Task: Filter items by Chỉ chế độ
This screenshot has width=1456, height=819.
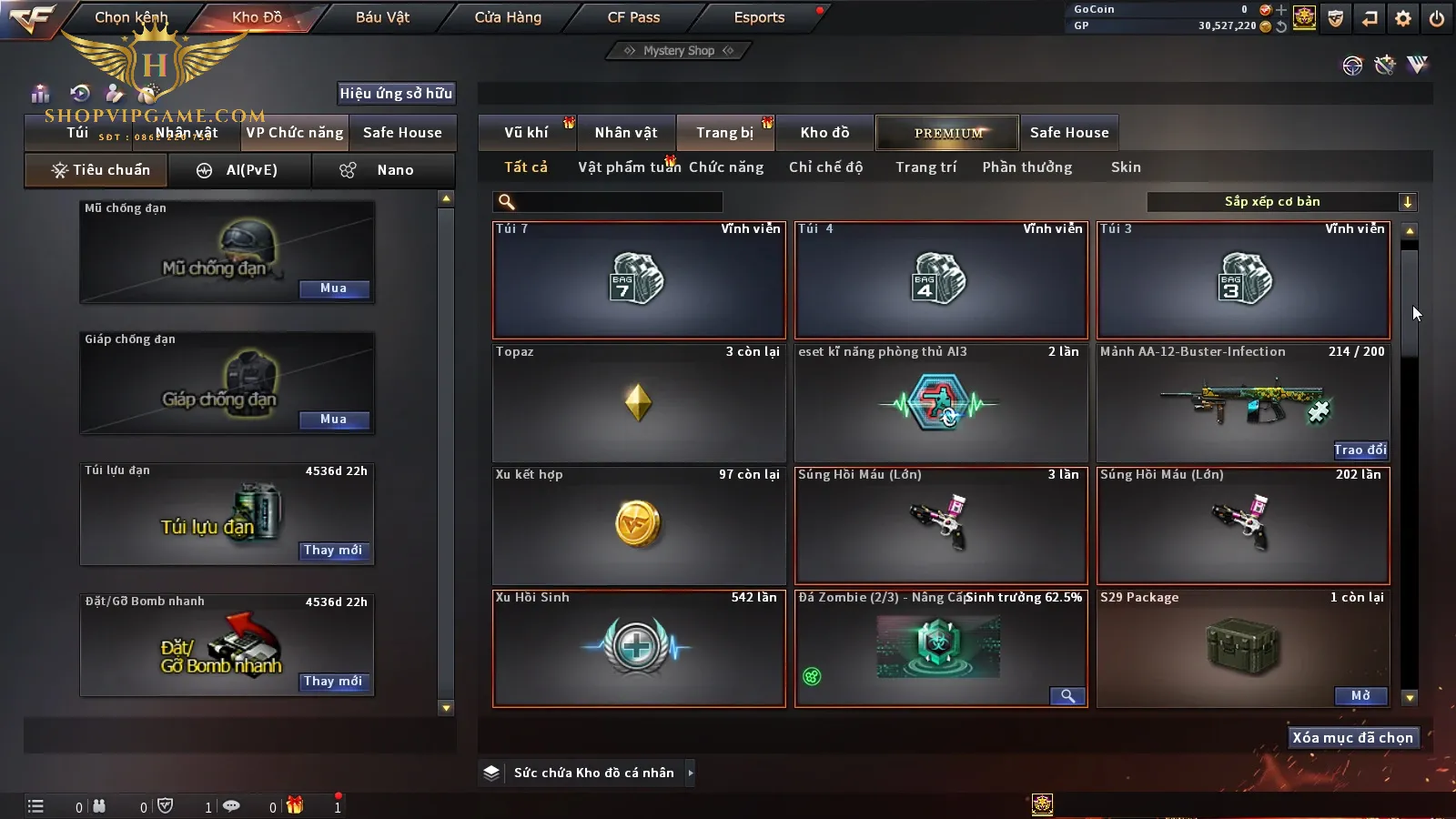Action: coord(825,167)
